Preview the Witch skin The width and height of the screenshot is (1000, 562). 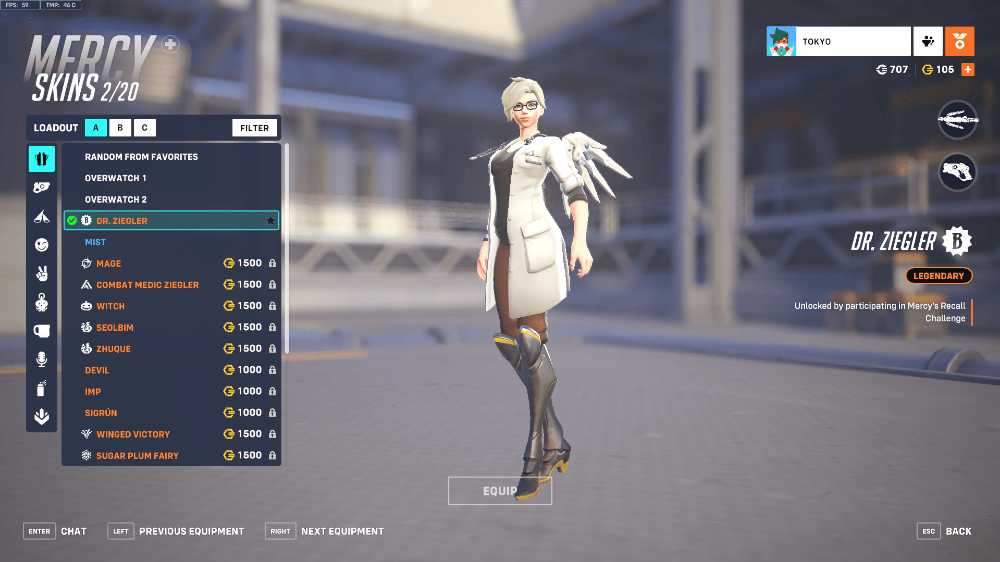(111, 306)
